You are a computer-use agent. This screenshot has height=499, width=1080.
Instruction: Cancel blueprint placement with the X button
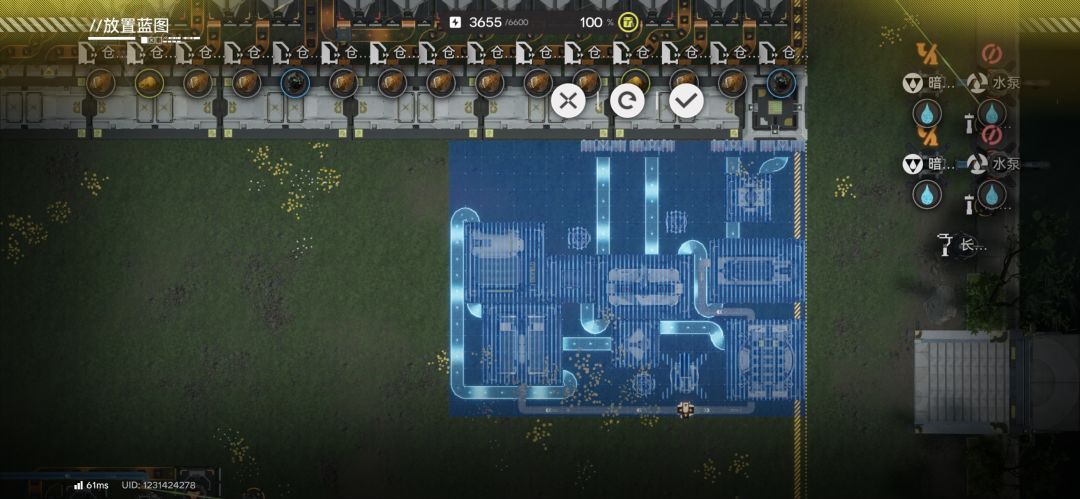tap(568, 100)
